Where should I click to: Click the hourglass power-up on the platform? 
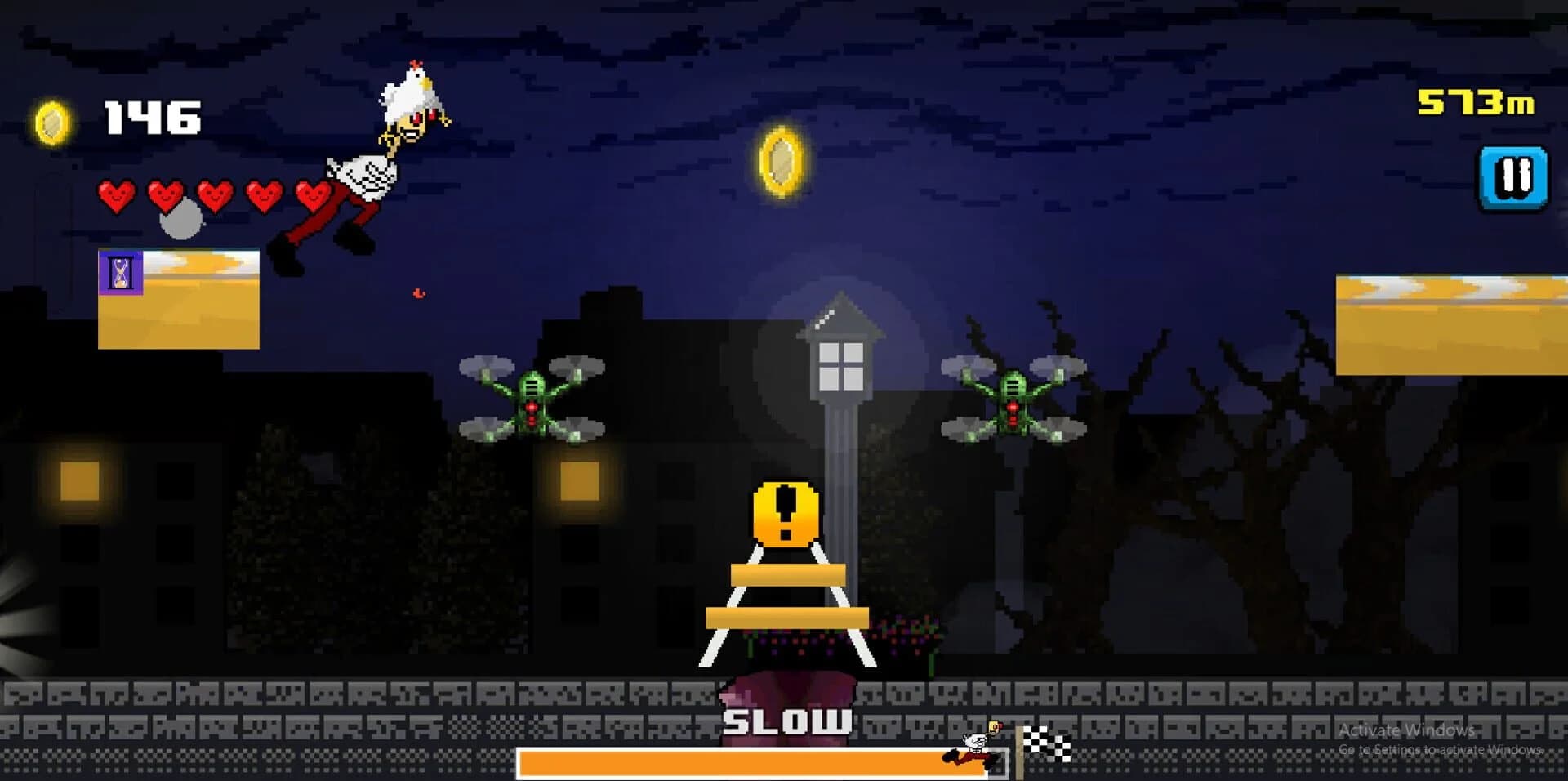pyautogui.click(x=119, y=272)
